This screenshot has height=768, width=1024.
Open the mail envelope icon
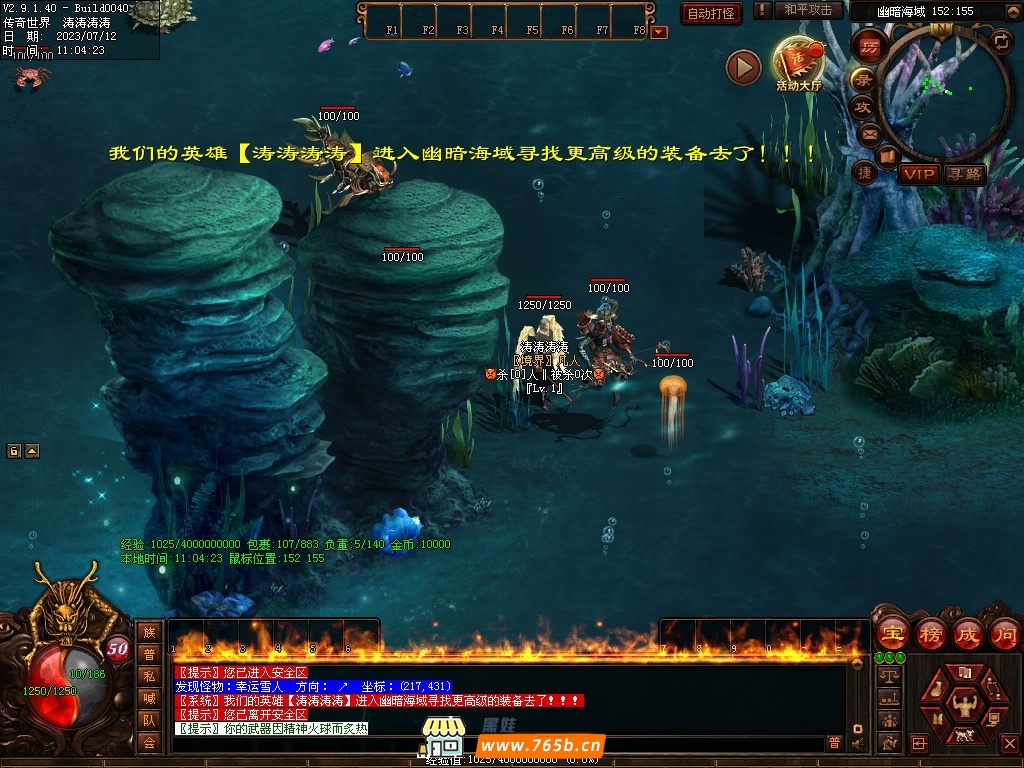[869, 134]
